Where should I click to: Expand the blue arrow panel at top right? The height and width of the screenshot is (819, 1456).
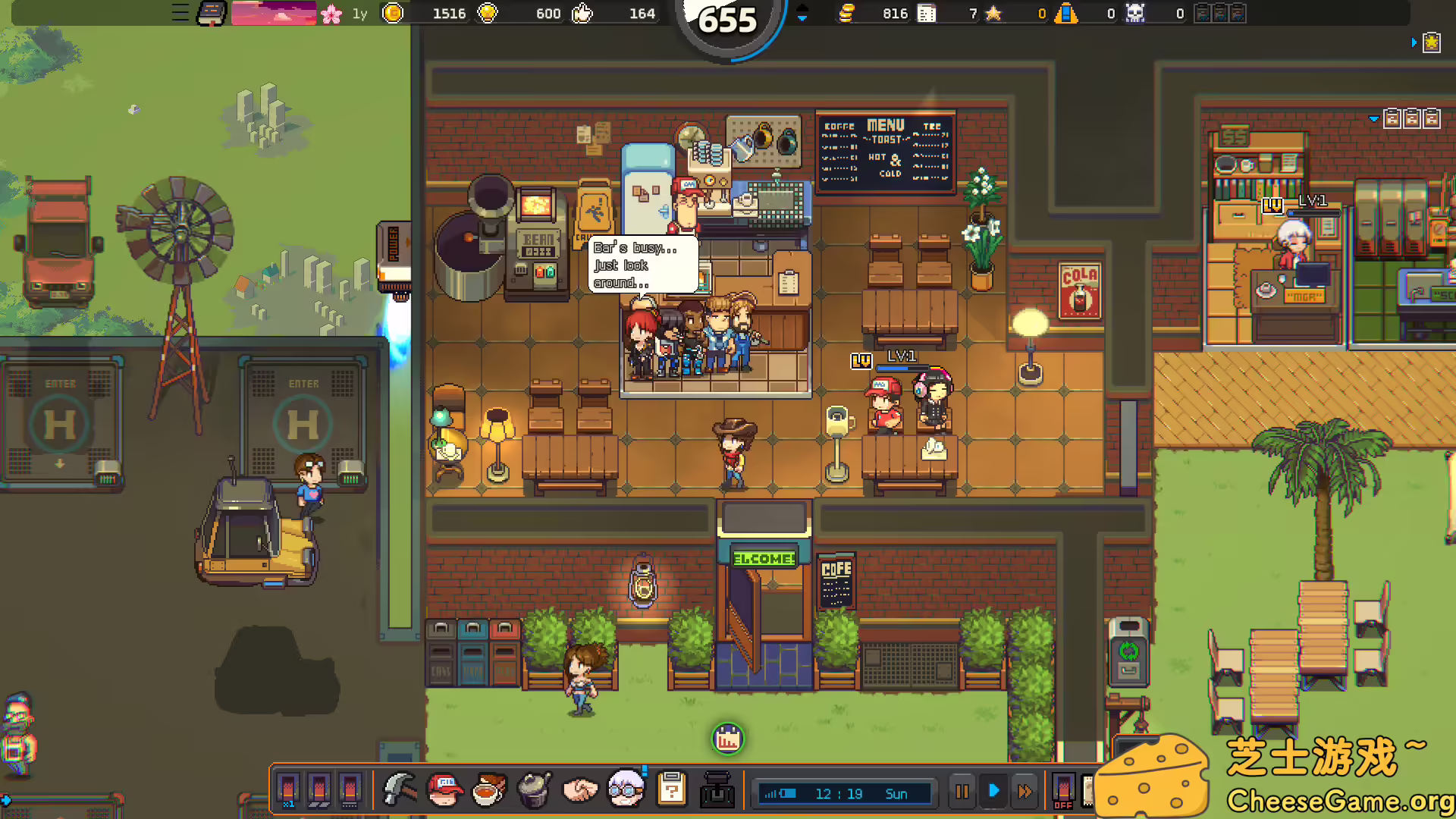pyautogui.click(x=1414, y=43)
